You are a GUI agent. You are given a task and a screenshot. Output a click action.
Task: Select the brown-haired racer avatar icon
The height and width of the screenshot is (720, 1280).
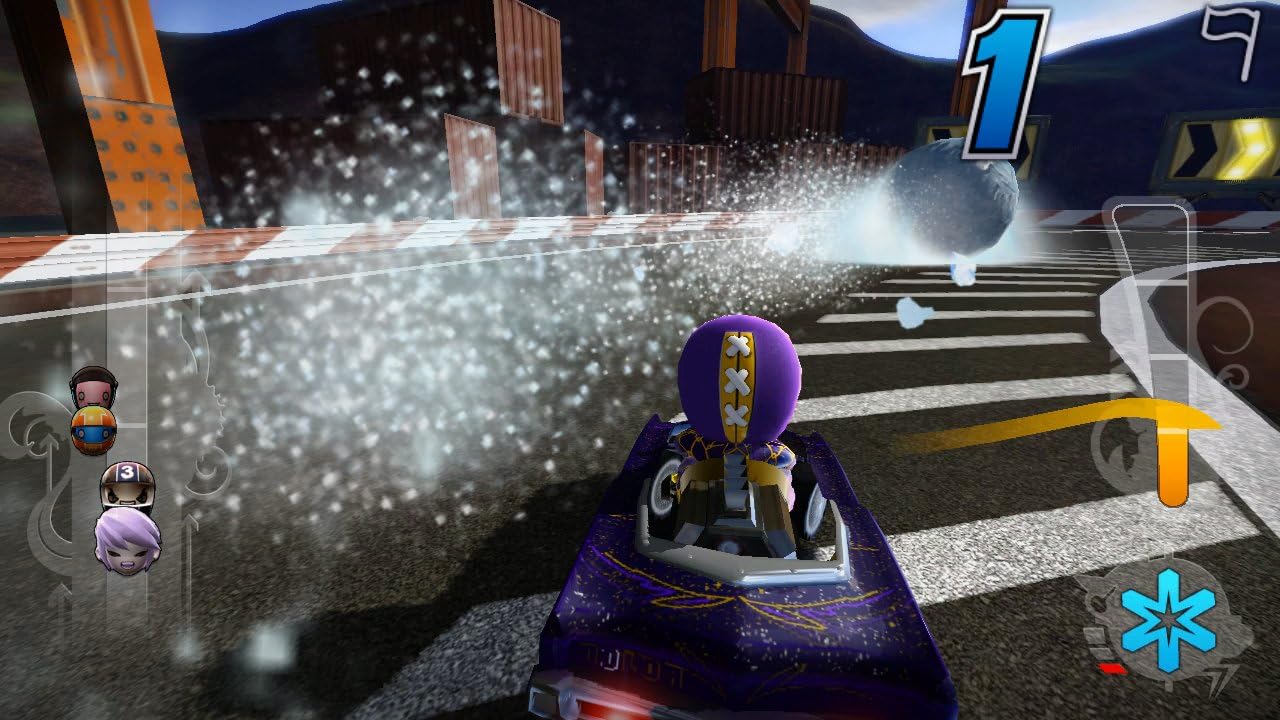(93, 388)
